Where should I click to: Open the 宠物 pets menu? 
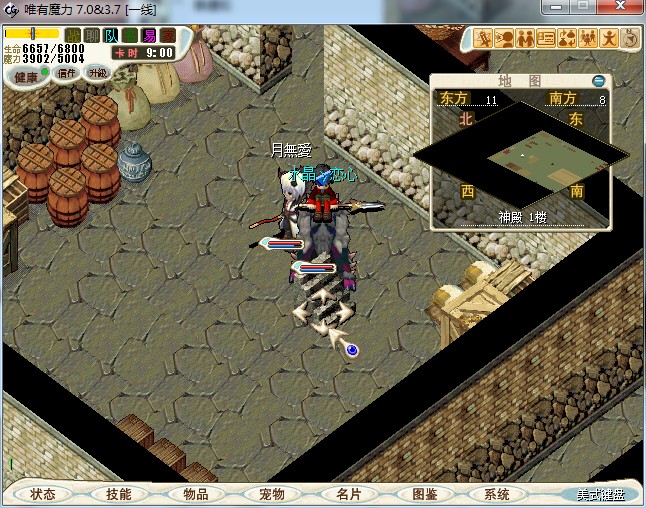pyautogui.click(x=271, y=494)
